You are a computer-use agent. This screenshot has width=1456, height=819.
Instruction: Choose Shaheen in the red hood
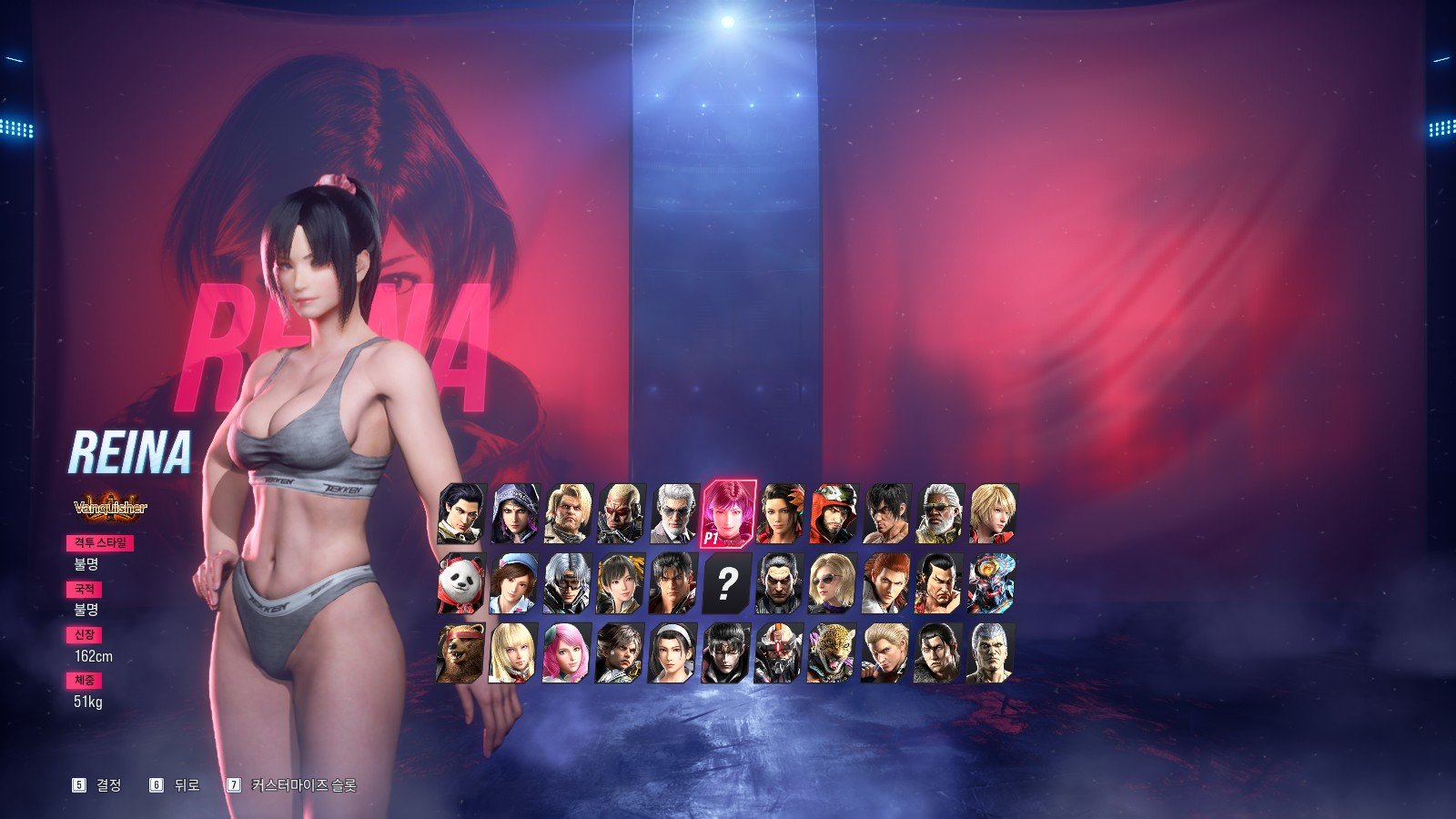tap(834, 514)
